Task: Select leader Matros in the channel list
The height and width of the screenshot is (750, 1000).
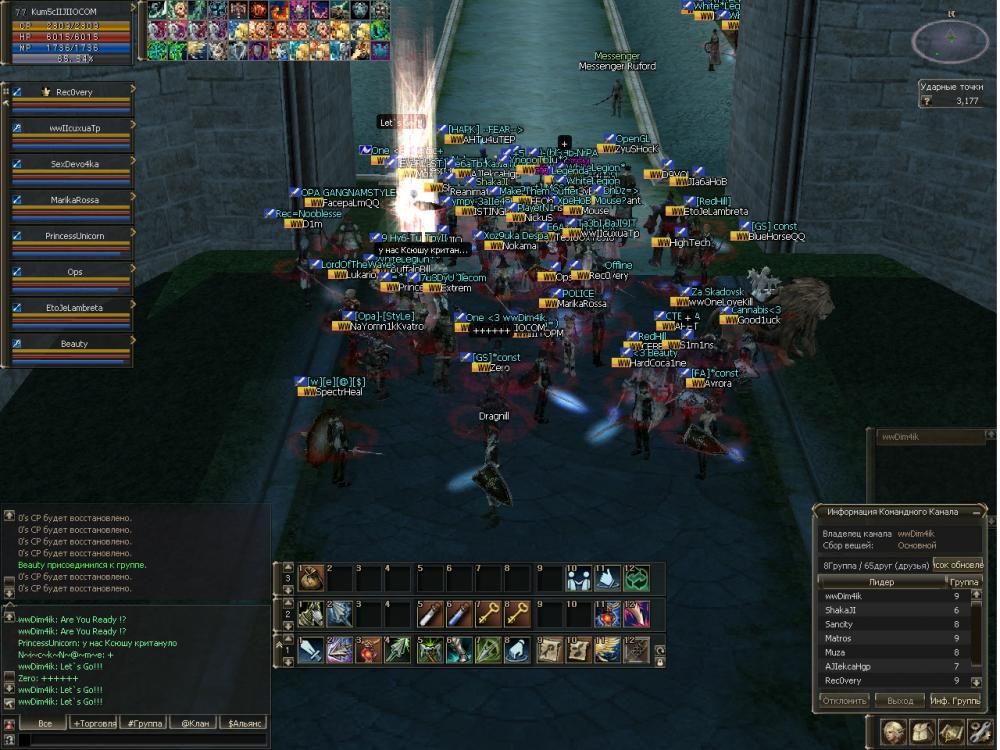Action: [839, 638]
